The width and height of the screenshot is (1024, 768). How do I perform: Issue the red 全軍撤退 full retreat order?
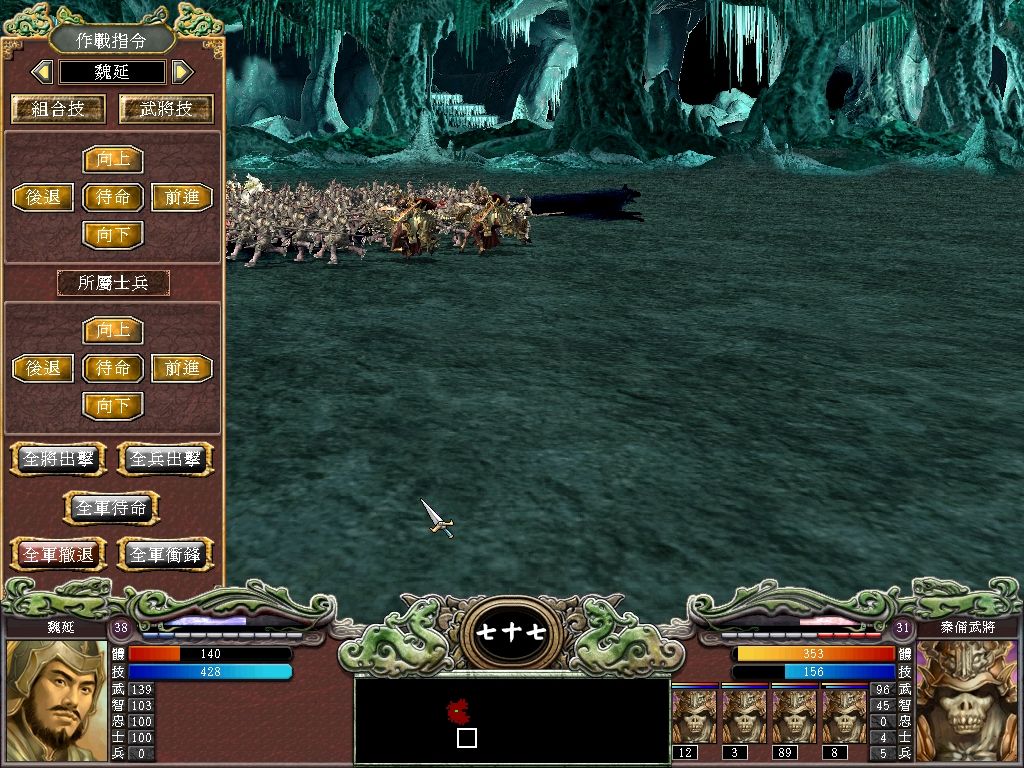tap(58, 554)
